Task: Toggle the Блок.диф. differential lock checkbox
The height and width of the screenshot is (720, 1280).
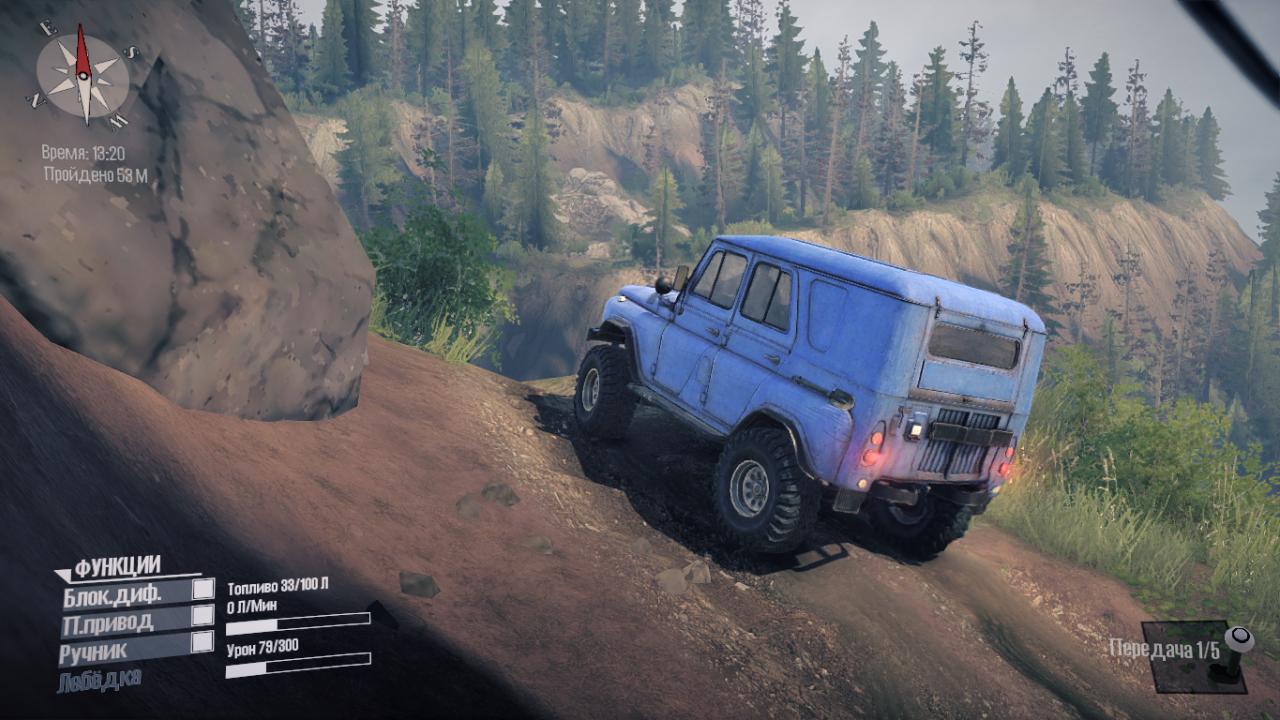Action: [203, 589]
